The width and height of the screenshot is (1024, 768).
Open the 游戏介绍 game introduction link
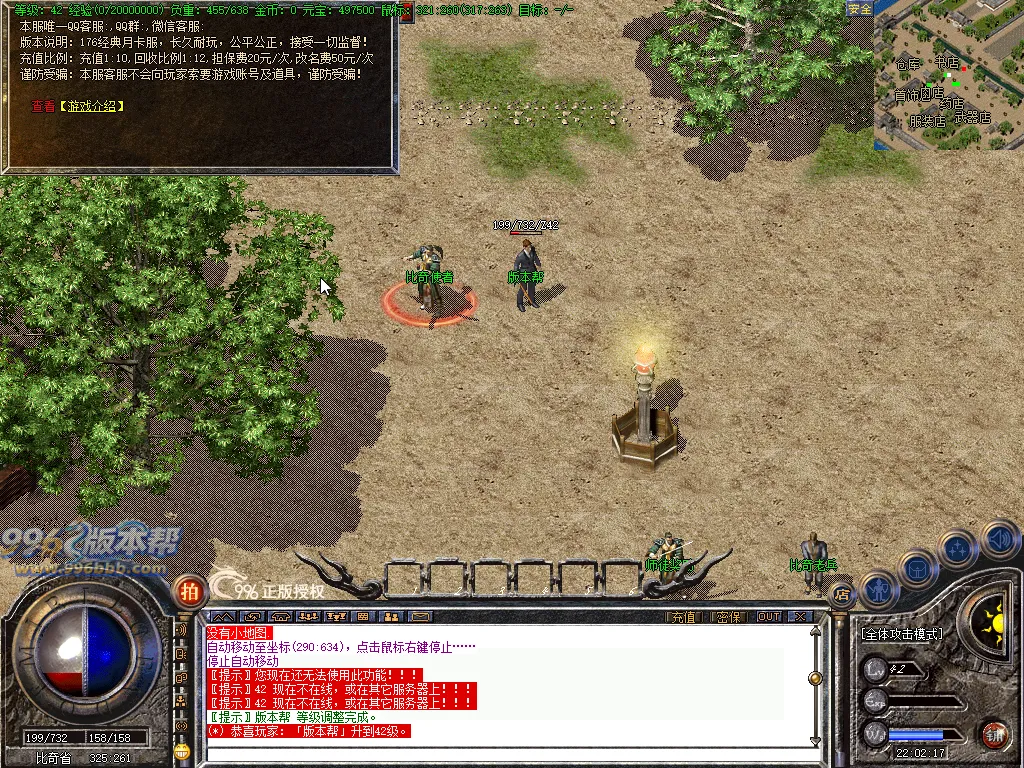pos(91,105)
